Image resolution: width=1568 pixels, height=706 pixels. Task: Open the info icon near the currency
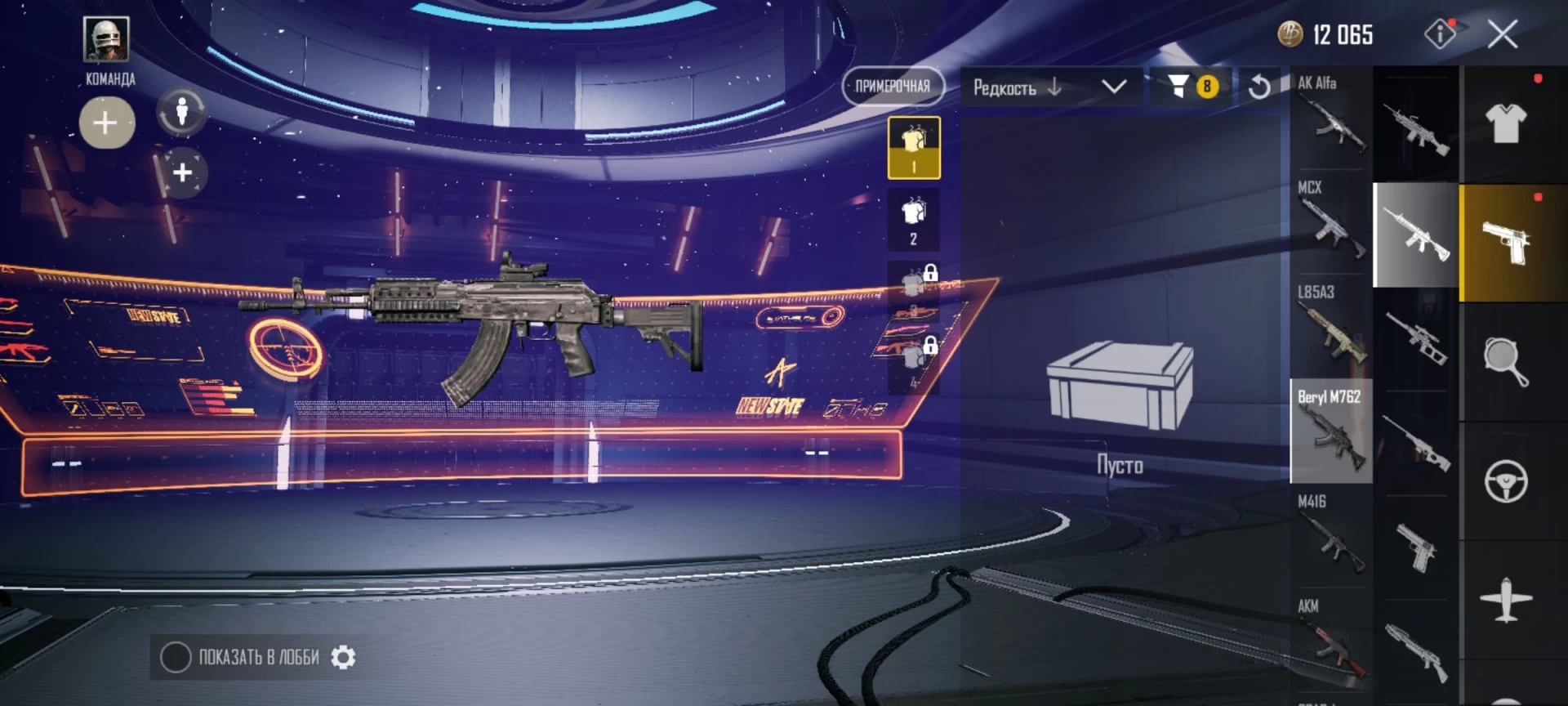1440,34
